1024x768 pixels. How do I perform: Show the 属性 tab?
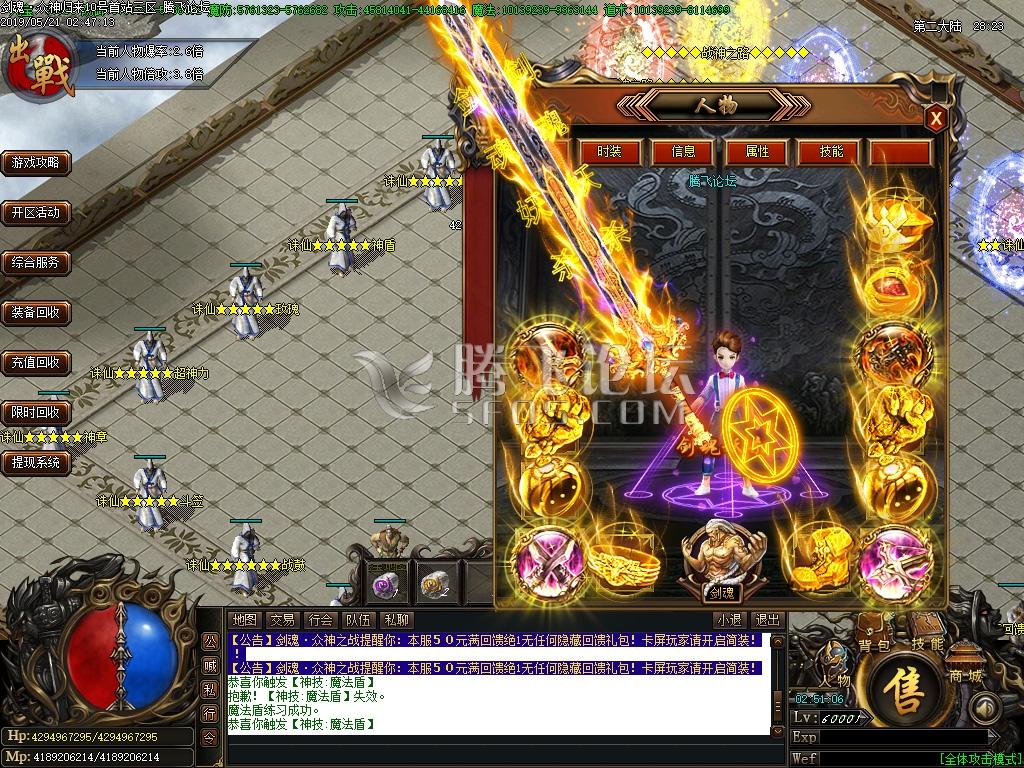point(758,152)
